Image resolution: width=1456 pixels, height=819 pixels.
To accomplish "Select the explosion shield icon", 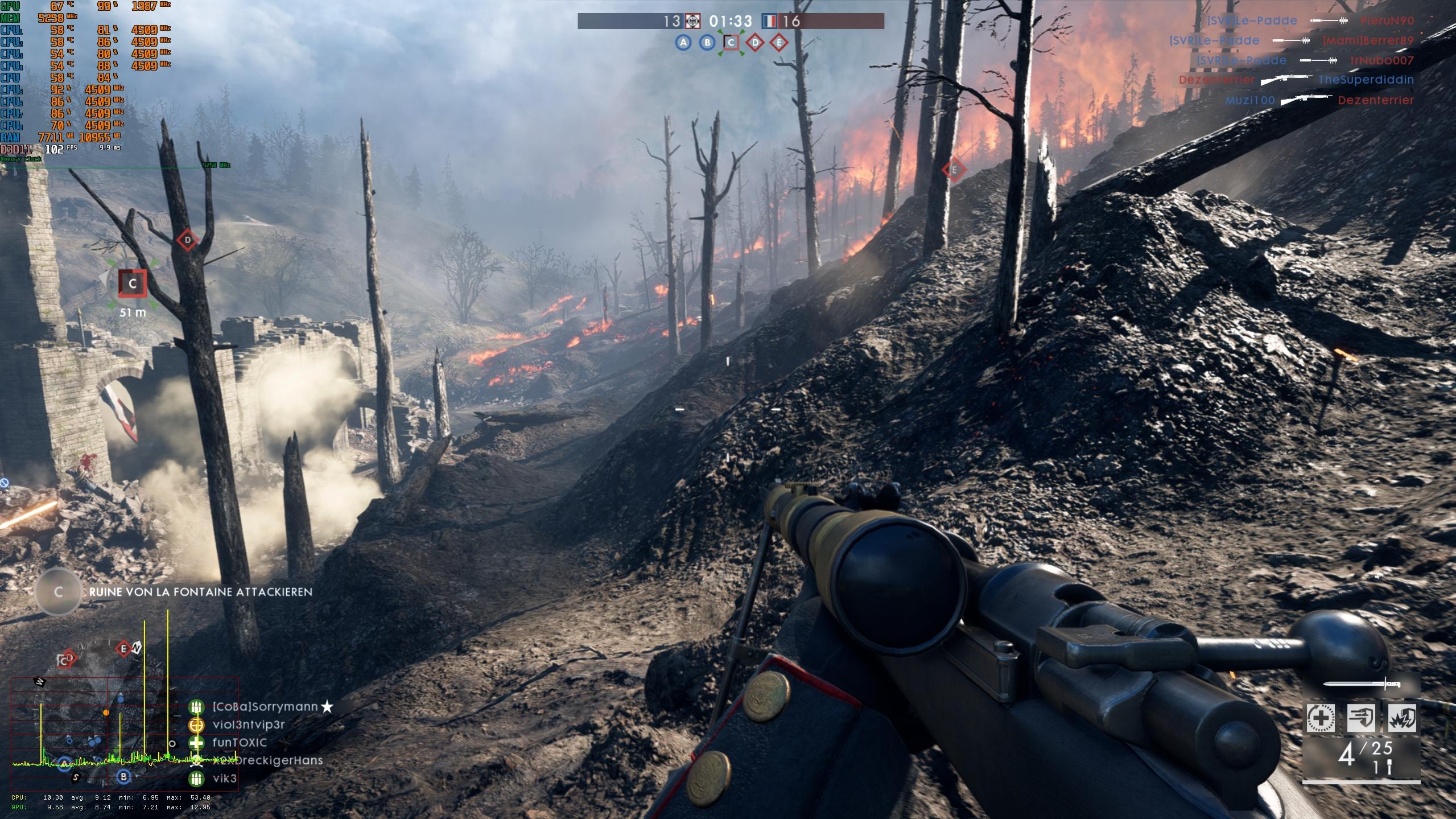I will [x=1402, y=718].
